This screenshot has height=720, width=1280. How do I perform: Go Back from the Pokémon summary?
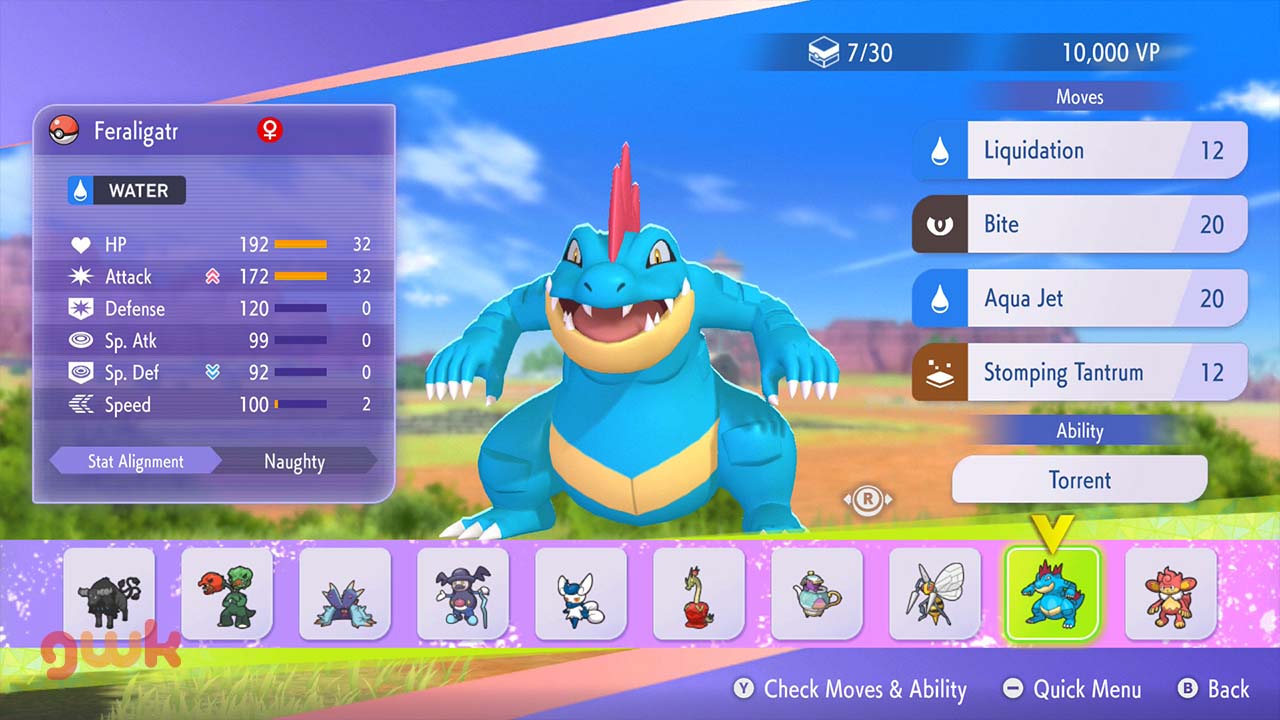pos(1214,689)
